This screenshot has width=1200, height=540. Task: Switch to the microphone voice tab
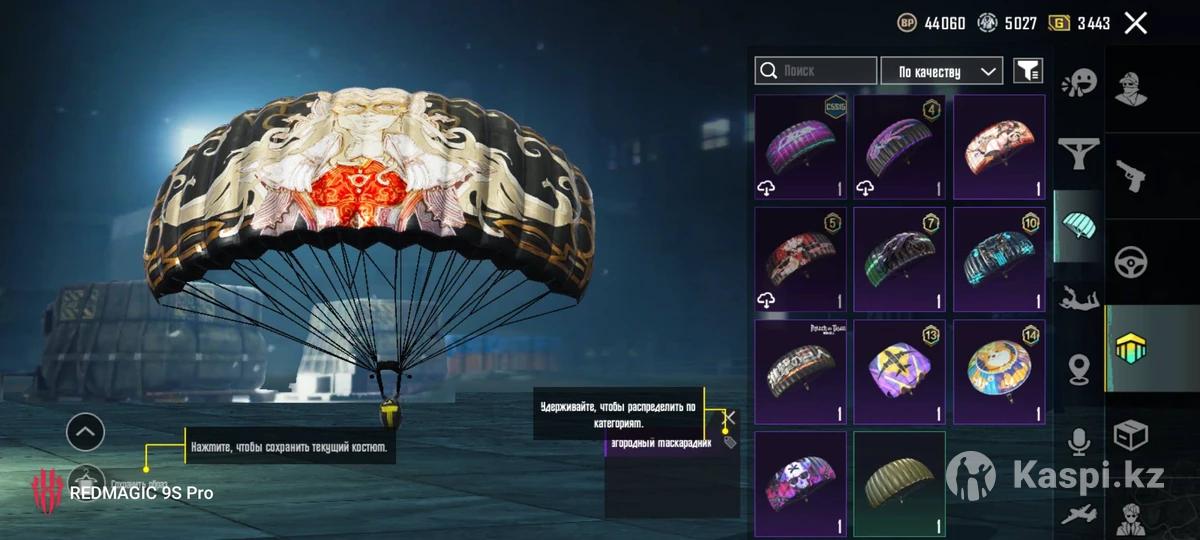coord(1079,441)
